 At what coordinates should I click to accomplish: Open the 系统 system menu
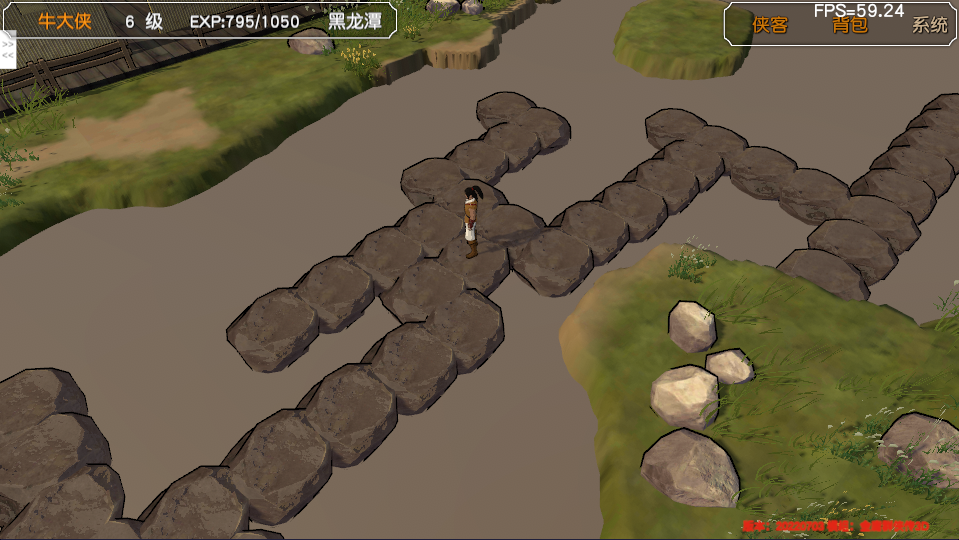[929, 25]
